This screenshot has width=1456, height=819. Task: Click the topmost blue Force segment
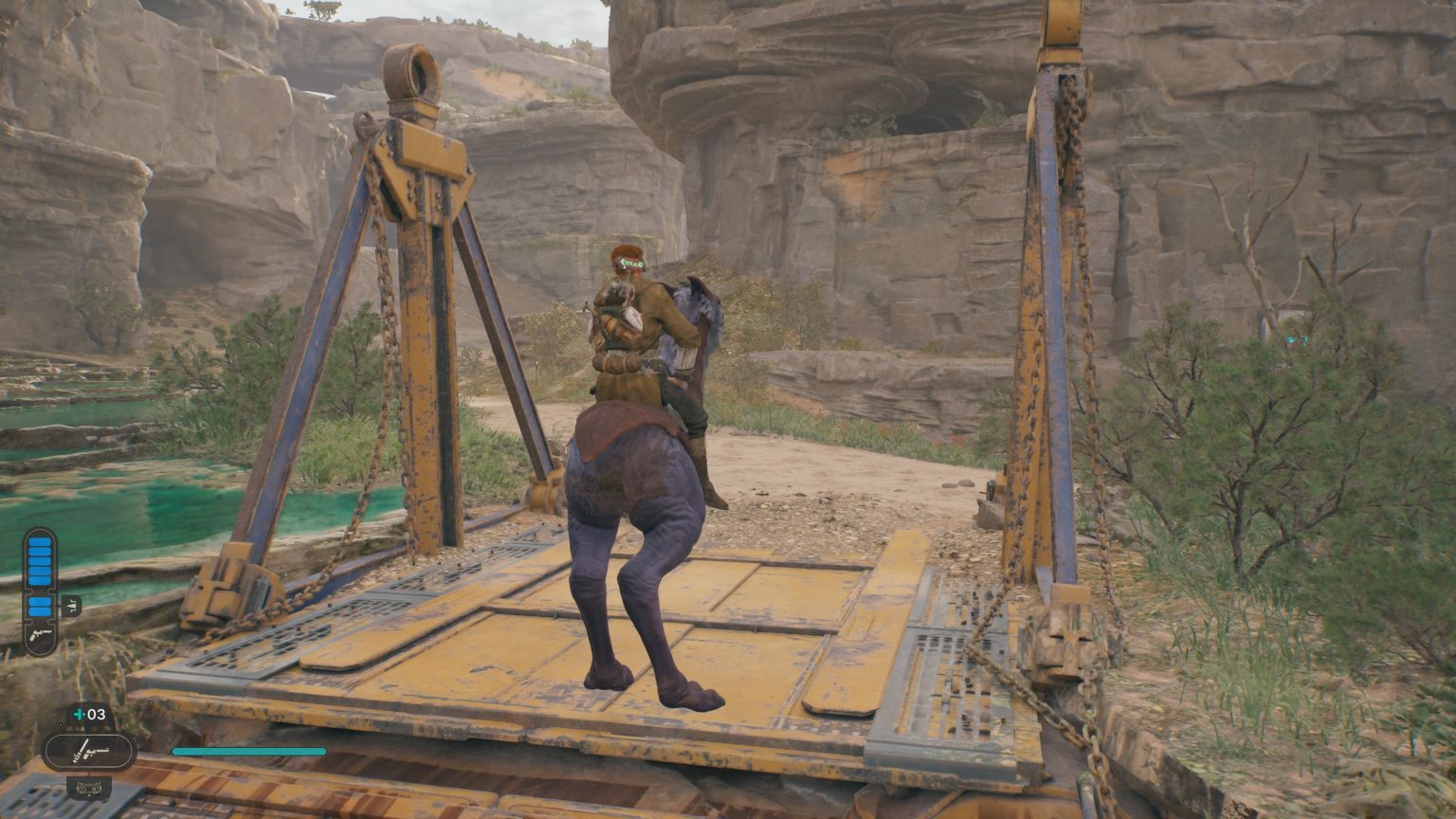click(39, 540)
